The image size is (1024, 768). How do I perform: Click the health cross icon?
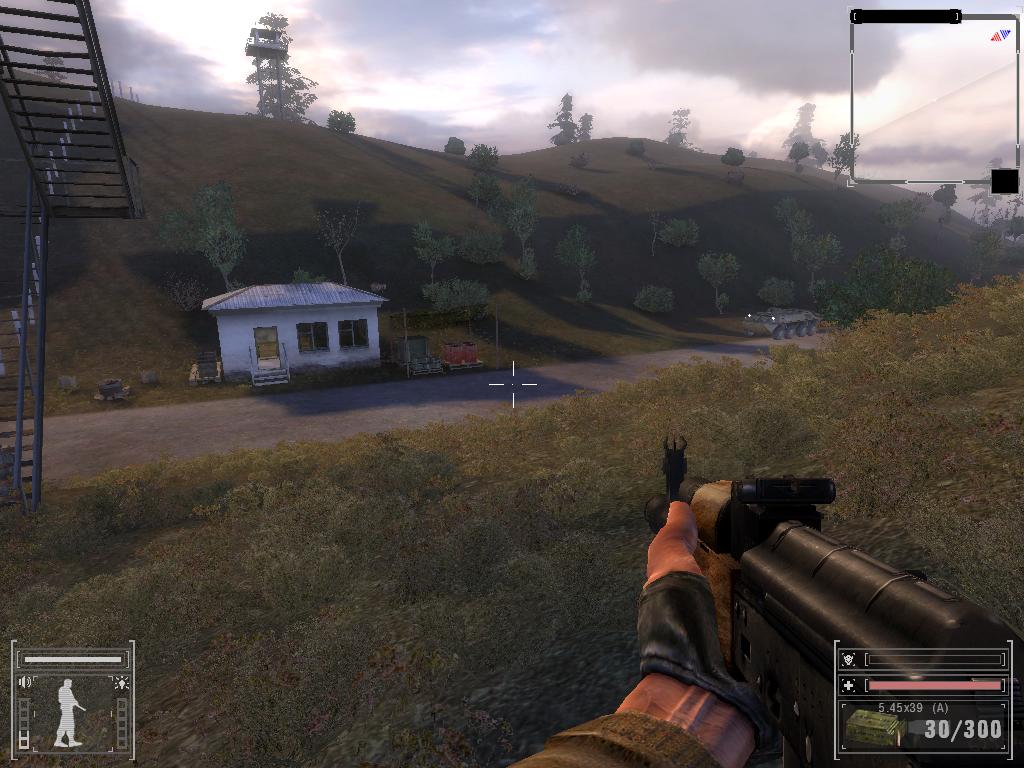tap(850, 685)
